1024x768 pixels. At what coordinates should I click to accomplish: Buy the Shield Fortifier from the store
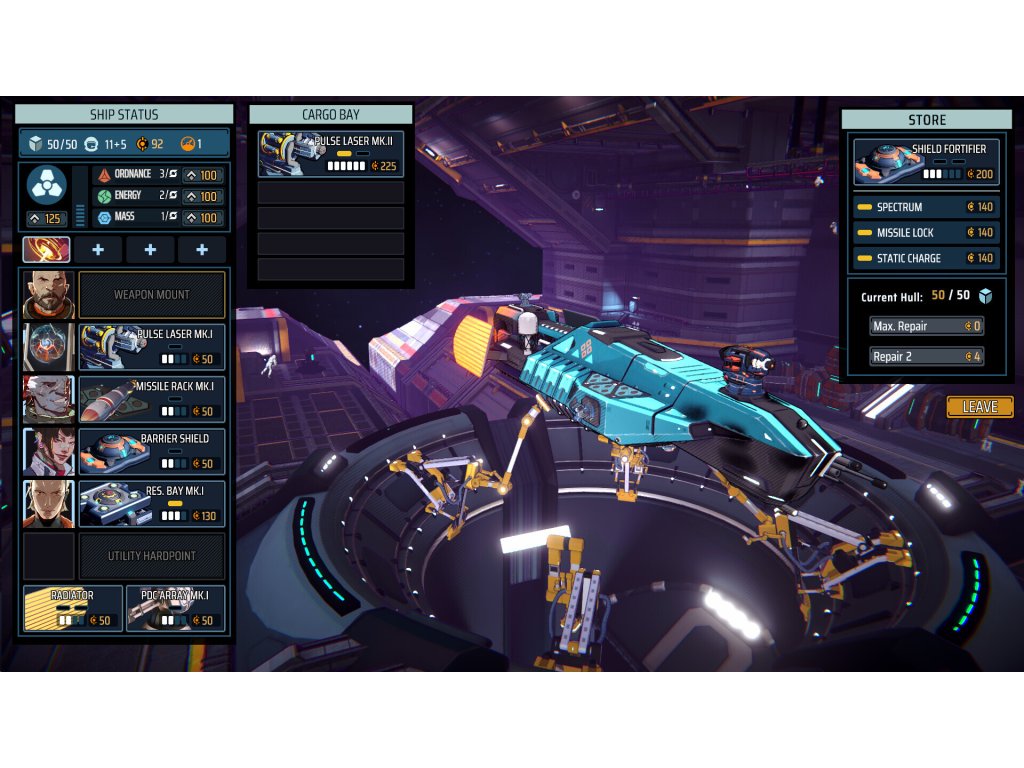[x=926, y=162]
